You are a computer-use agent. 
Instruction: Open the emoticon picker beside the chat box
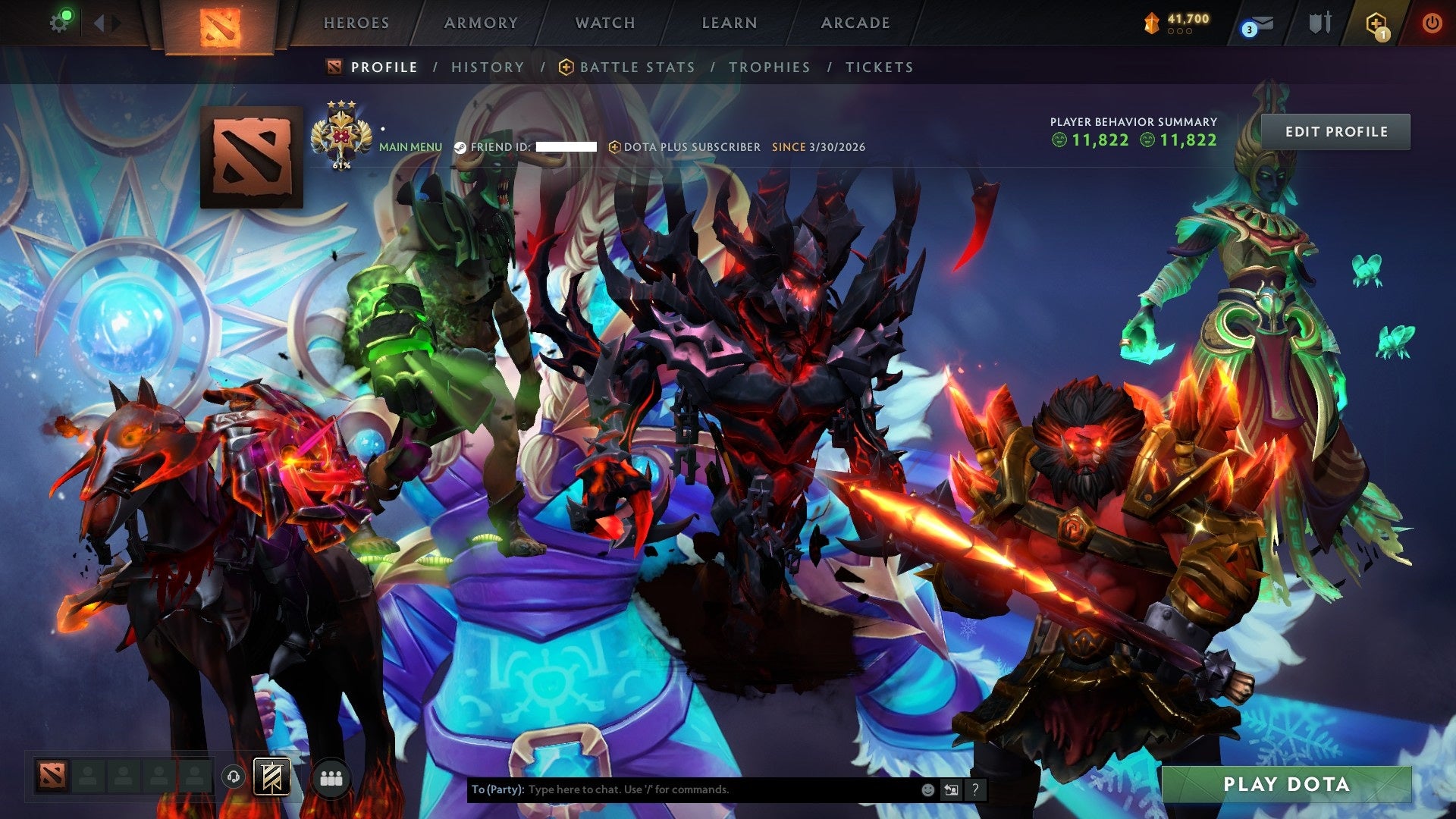[x=927, y=789]
